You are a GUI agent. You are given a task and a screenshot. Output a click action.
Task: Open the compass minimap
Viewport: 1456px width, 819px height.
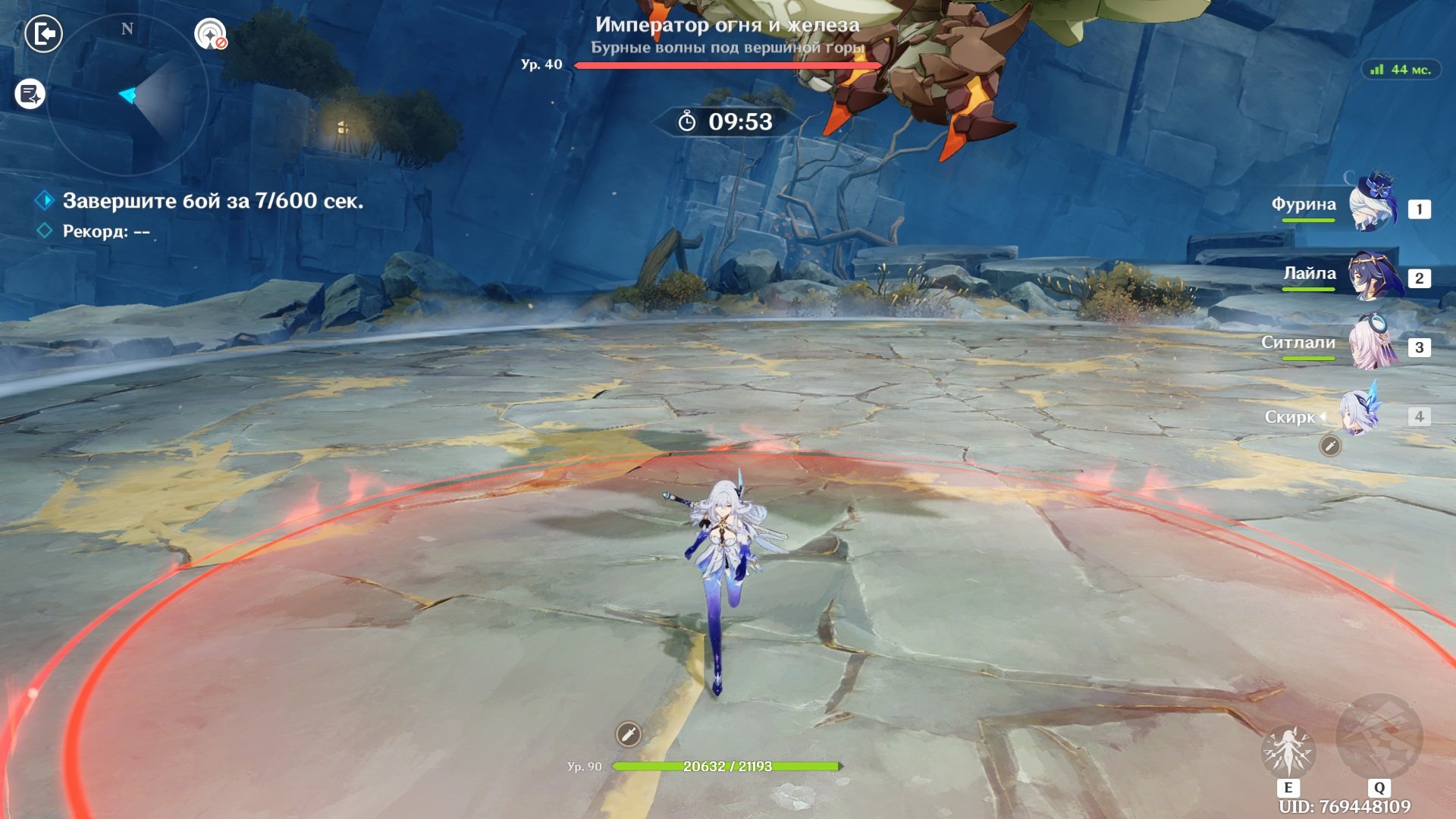click(x=127, y=96)
